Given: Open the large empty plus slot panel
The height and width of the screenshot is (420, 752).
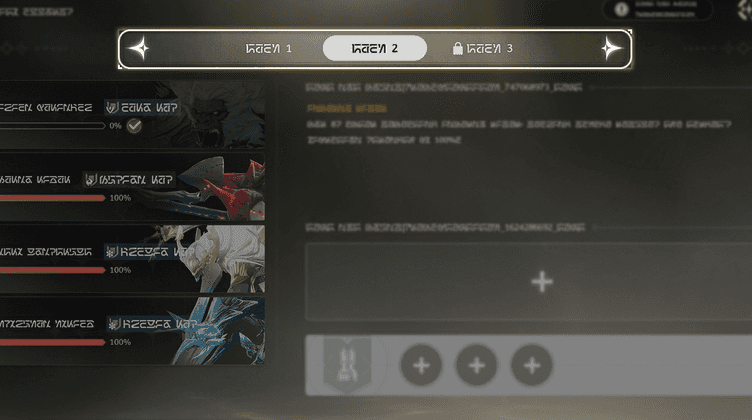Looking at the screenshot, I should coord(541,282).
